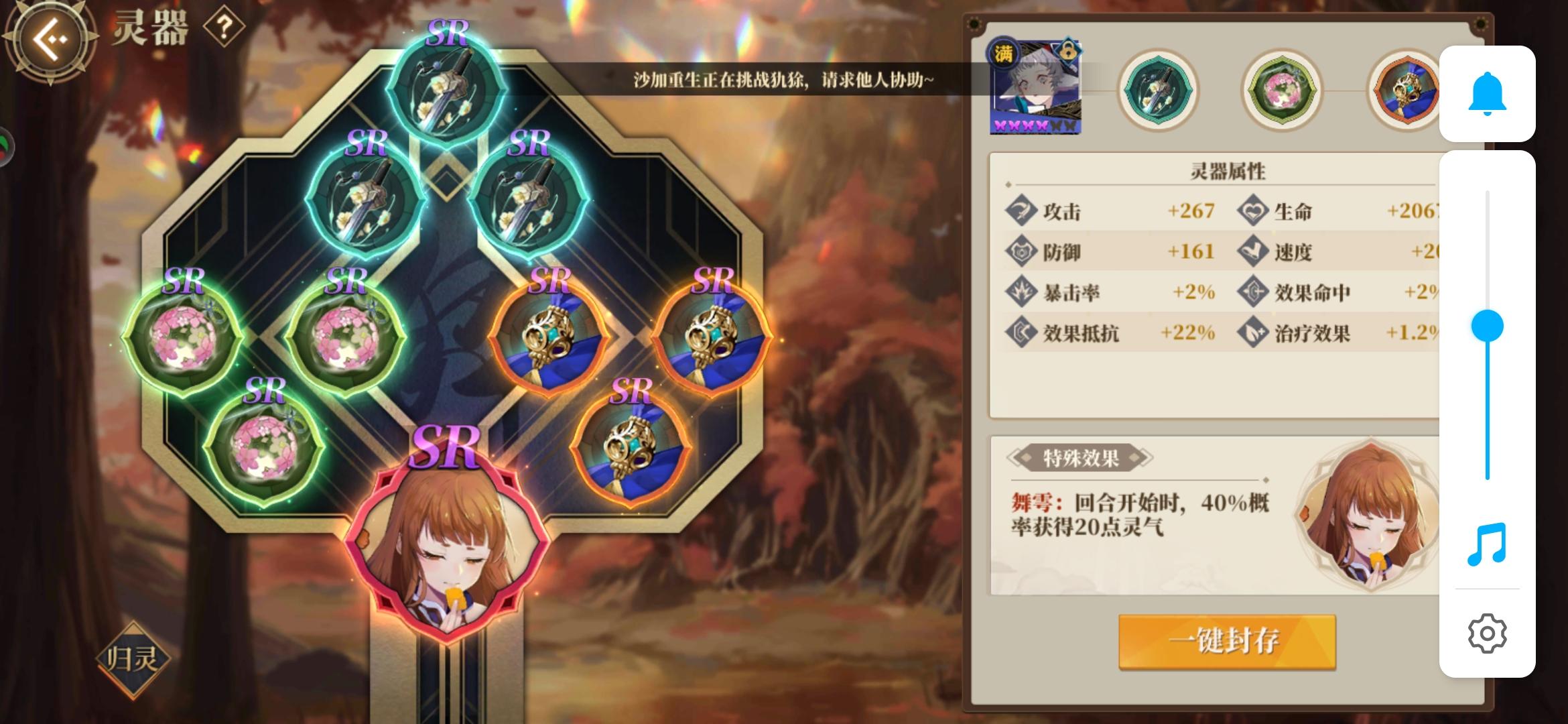The width and height of the screenshot is (1568, 724).
Task: Tap the 灵器 help question mark
Action: coord(225,27)
